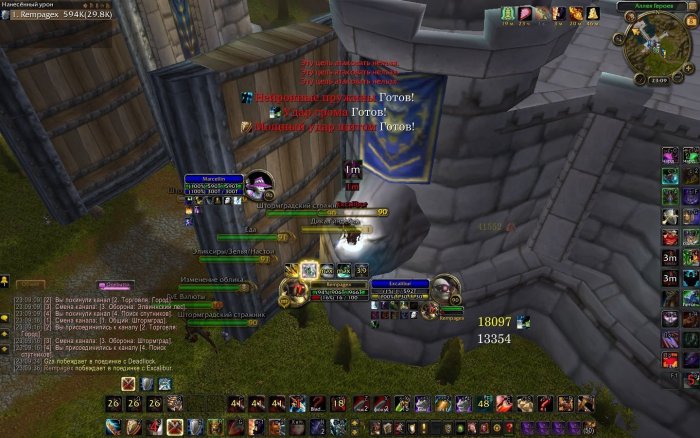Click the Rempagex player portrait
The image size is (700, 438).
coord(294,291)
